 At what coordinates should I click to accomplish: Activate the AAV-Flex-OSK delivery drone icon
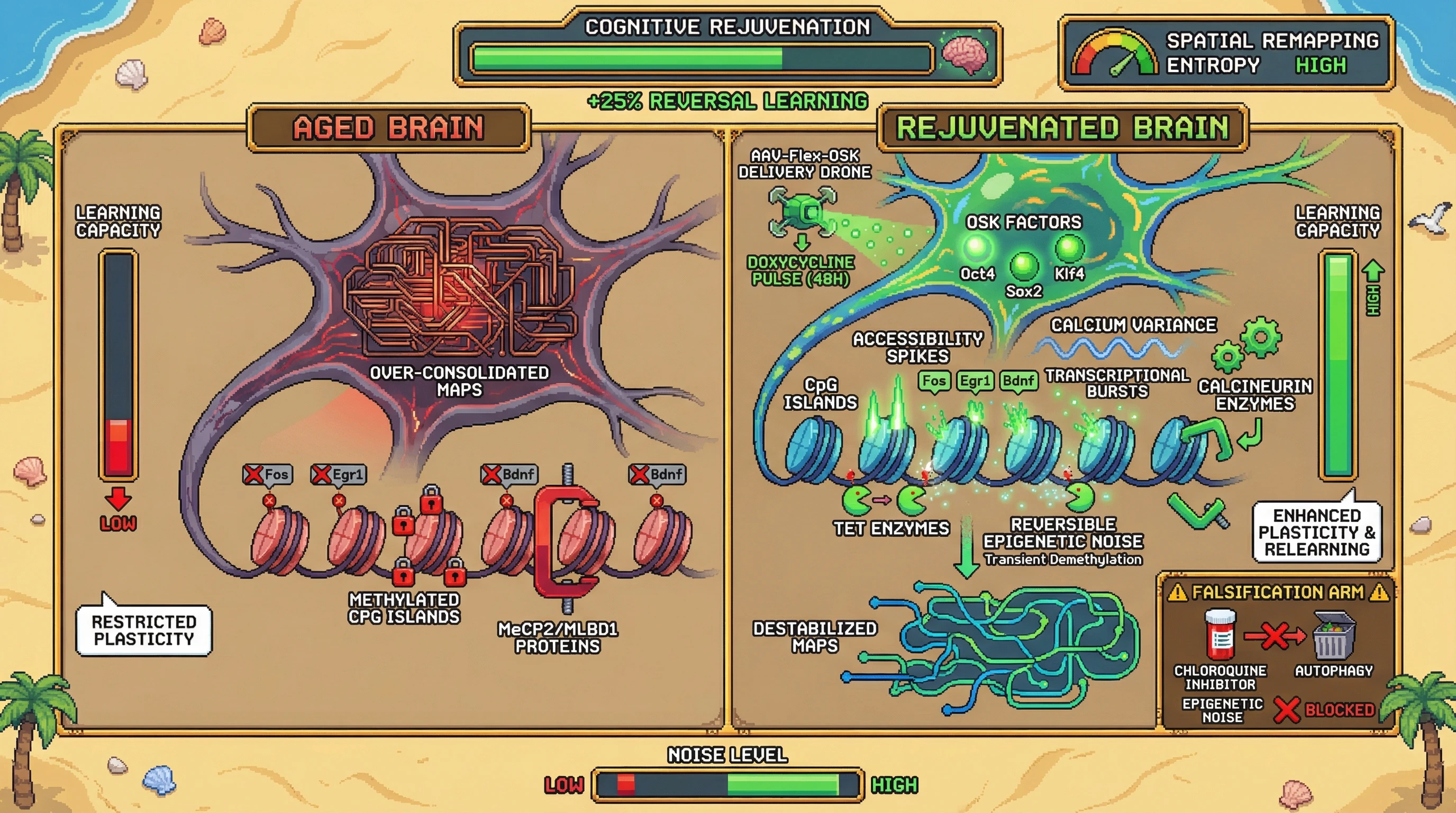(803, 213)
